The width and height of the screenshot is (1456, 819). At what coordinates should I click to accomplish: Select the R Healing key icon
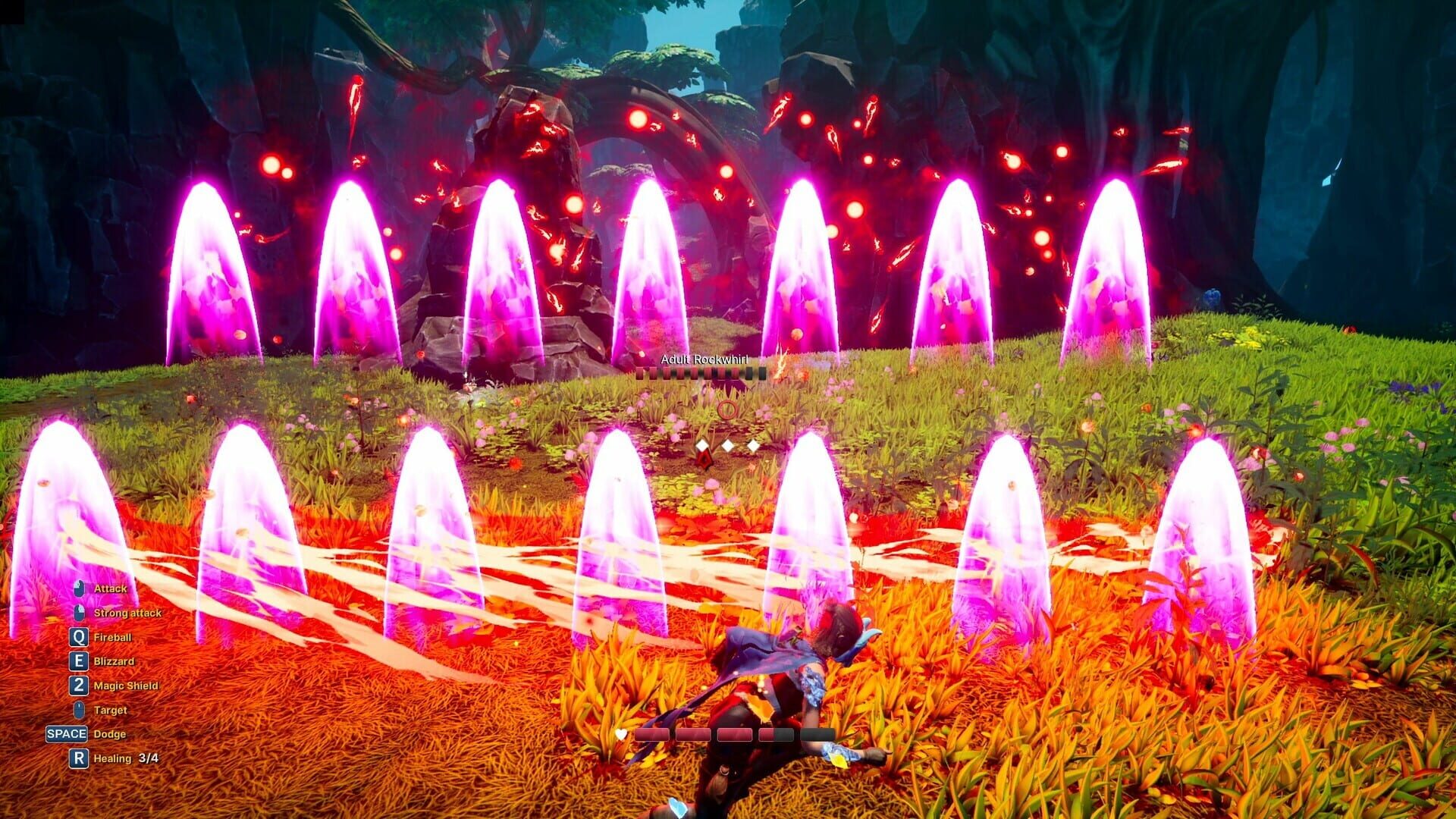[77, 758]
